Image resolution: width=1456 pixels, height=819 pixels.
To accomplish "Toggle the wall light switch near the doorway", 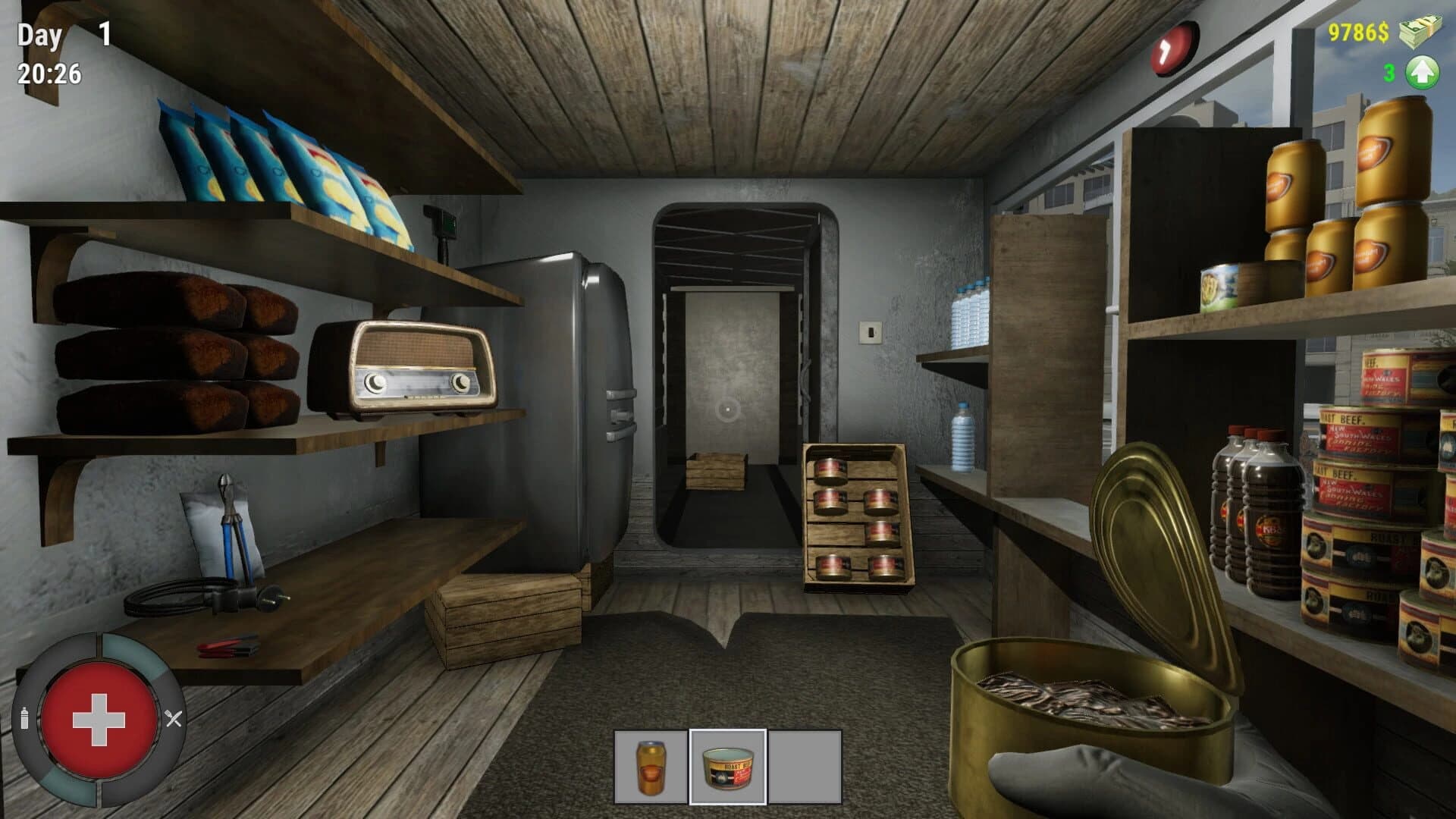I will (871, 333).
